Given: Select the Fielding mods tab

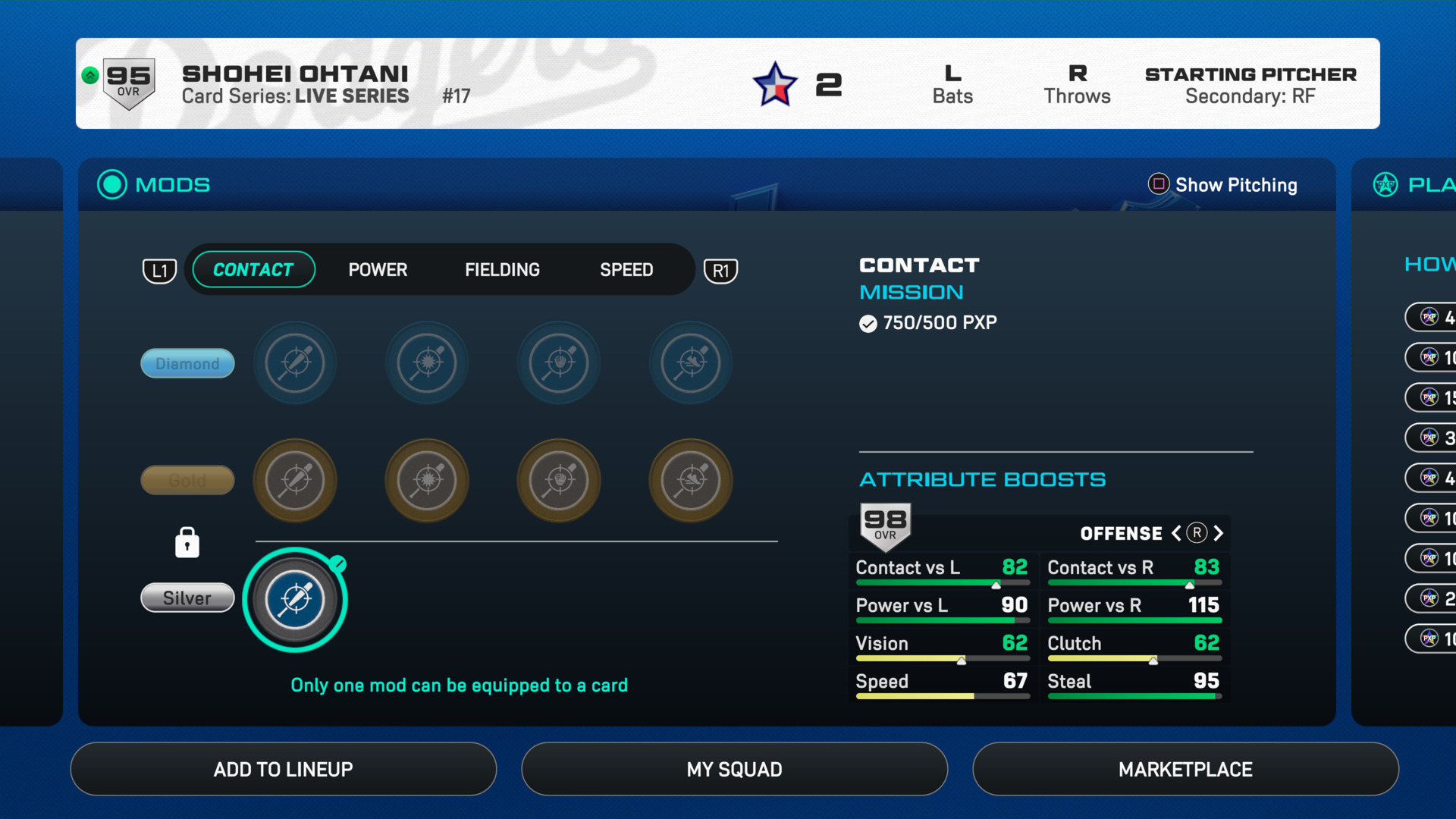Looking at the screenshot, I should (502, 270).
